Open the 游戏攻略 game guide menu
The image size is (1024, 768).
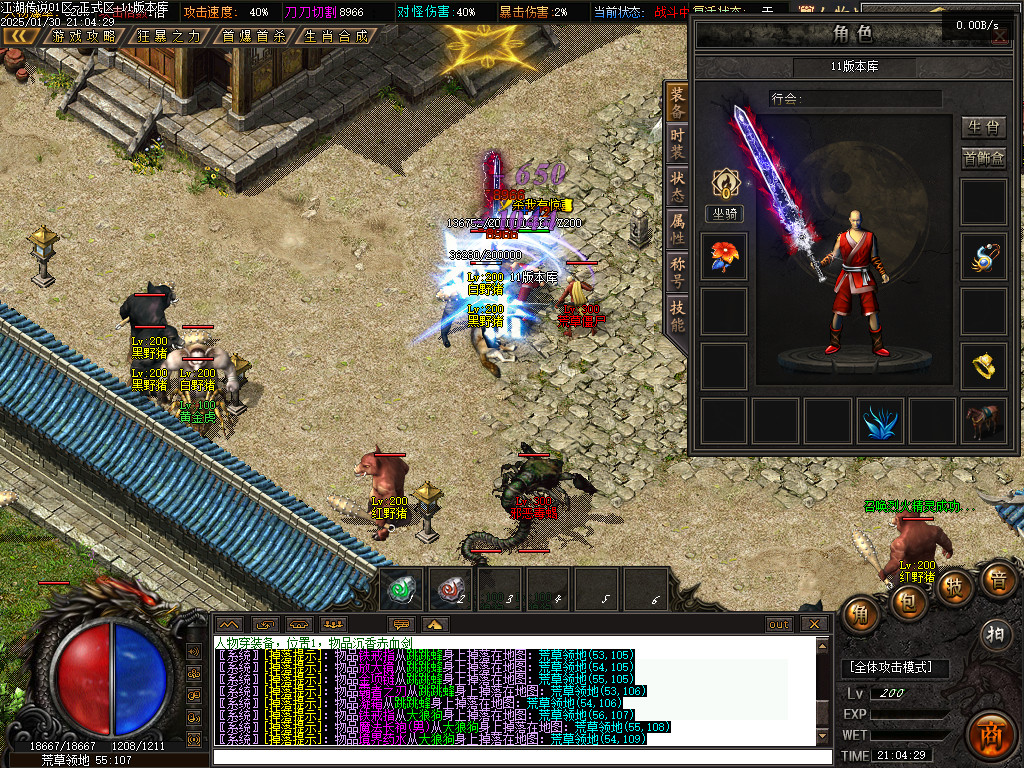85,36
